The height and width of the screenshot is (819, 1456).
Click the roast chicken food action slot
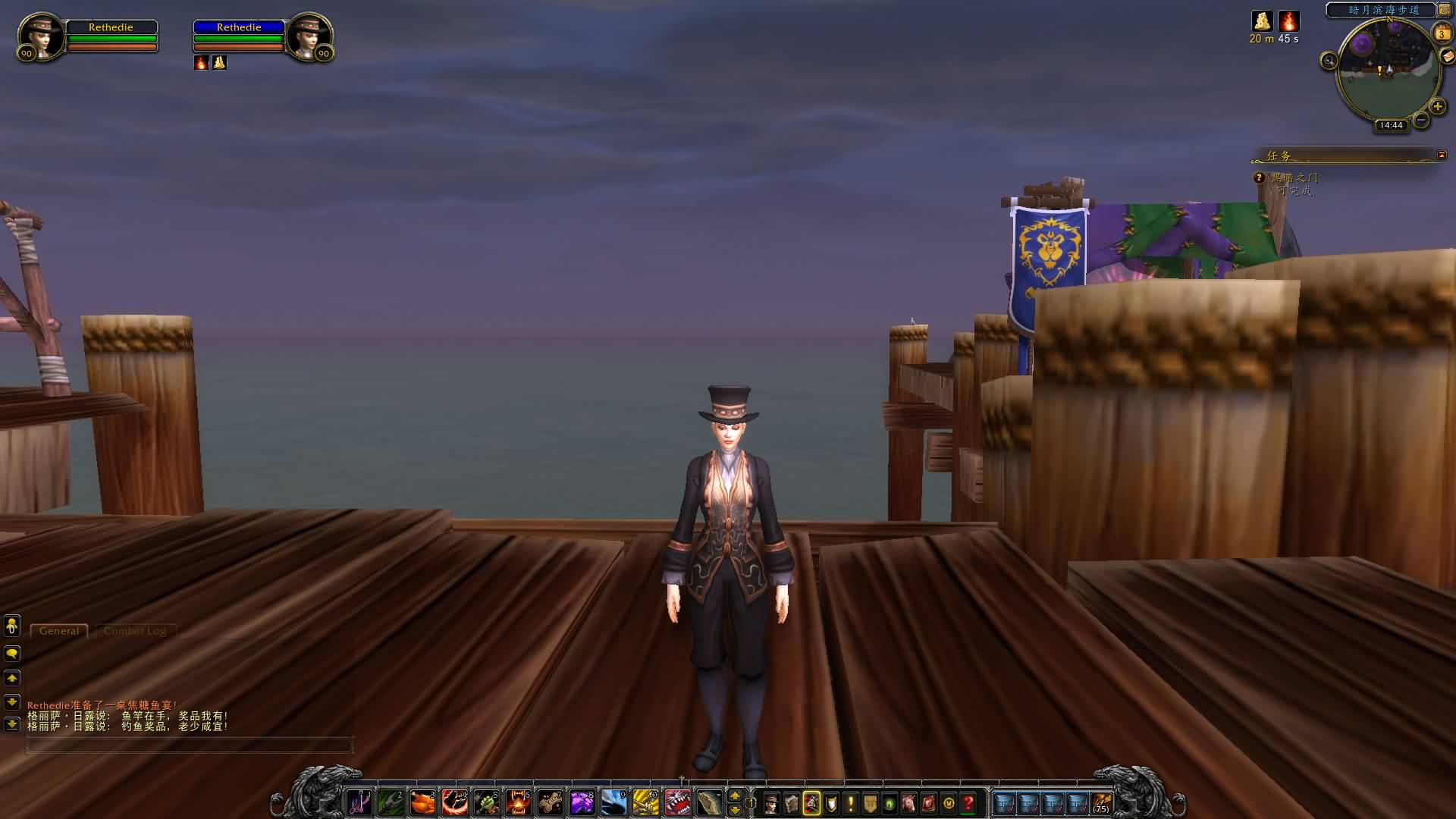tap(423, 802)
